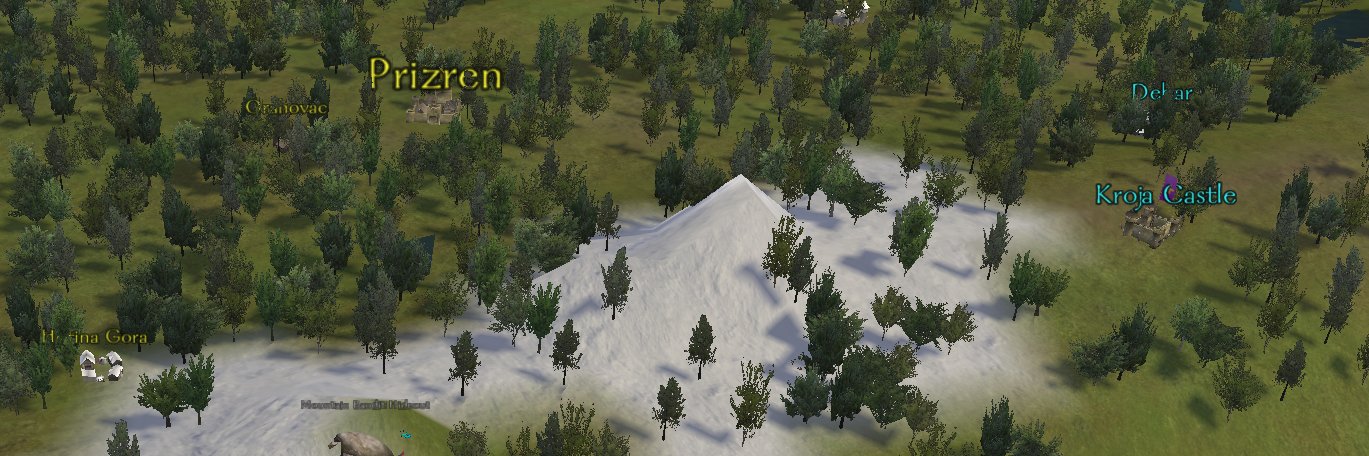Click the Cranovac village label
Viewport: 1369px width, 456px height.
pyautogui.click(x=286, y=106)
